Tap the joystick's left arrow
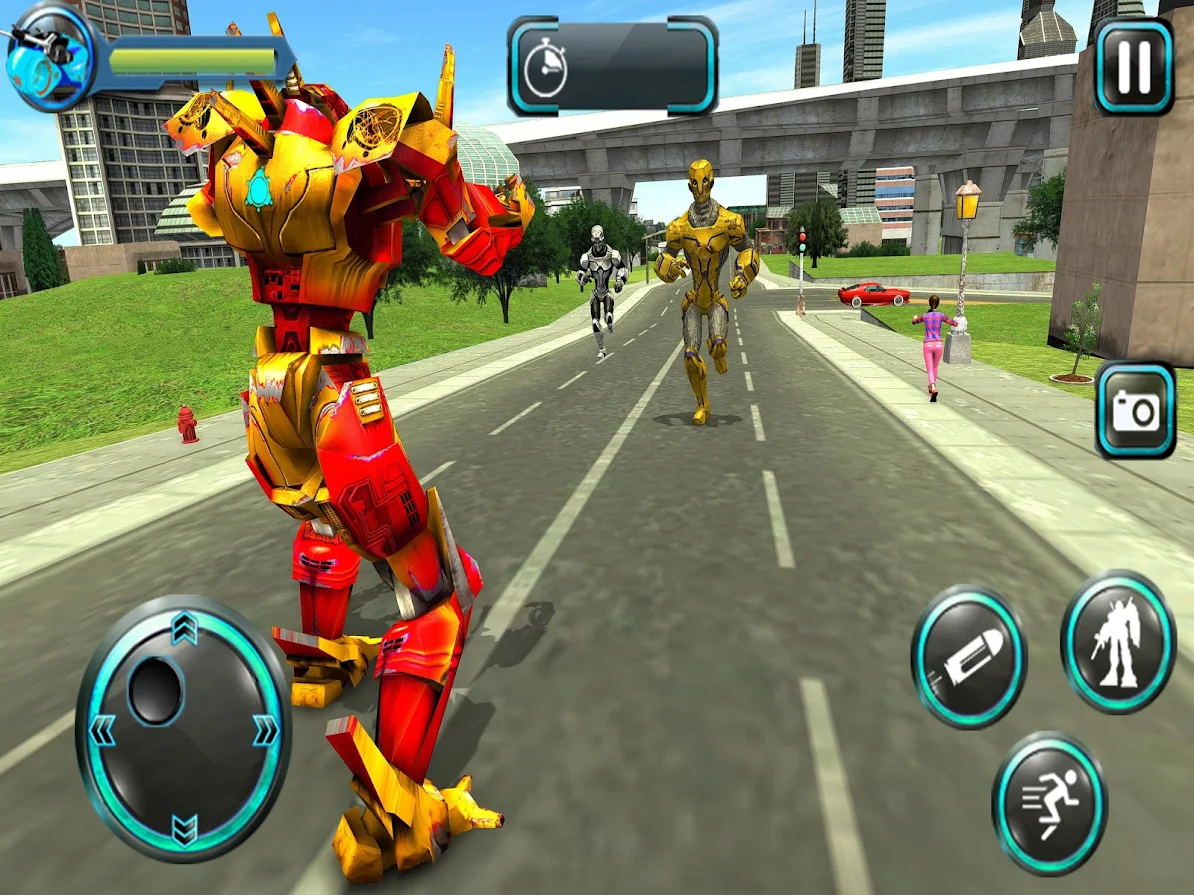 click(x=101, y=731)
